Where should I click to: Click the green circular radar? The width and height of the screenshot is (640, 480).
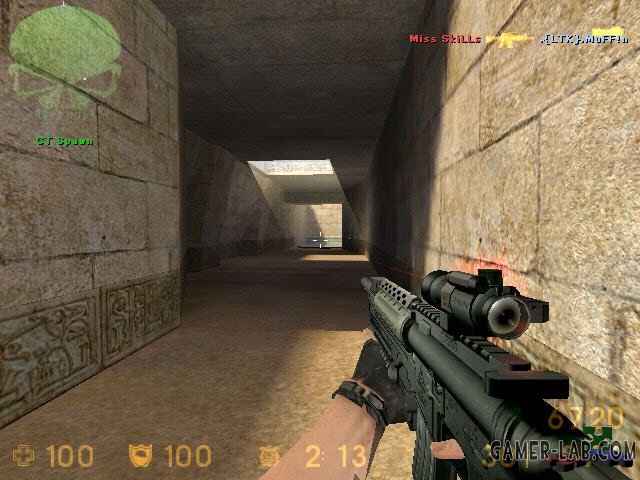[64, 47]
